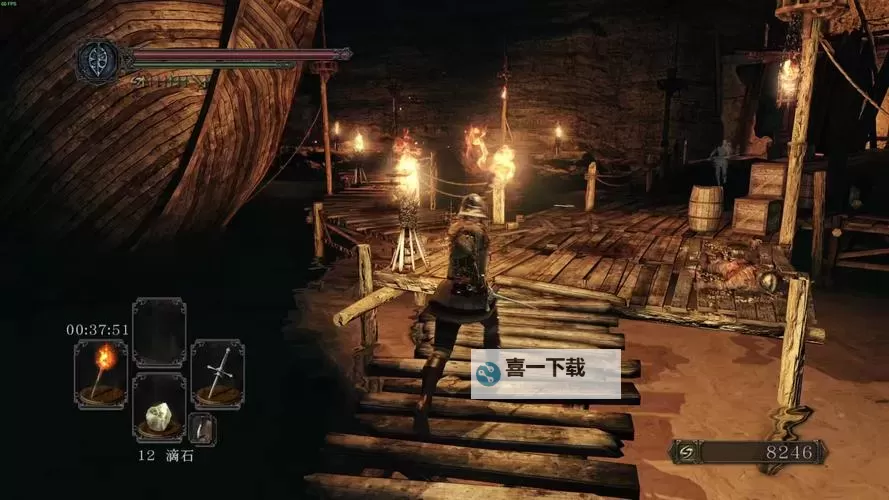Select the empty spell slot at top
889x500 pixels.
click(x=159, y=332)
